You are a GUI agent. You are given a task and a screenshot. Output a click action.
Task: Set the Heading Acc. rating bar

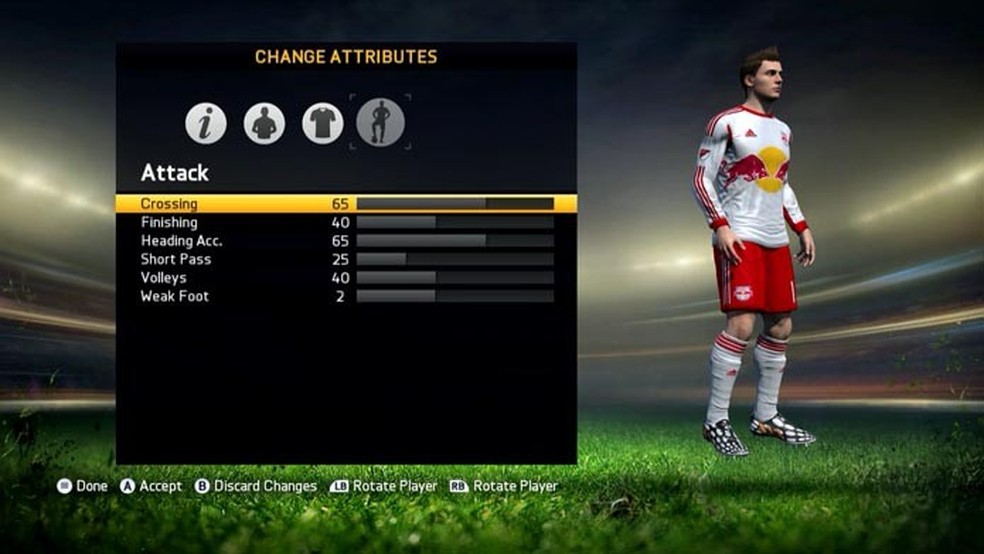(455, 241)
